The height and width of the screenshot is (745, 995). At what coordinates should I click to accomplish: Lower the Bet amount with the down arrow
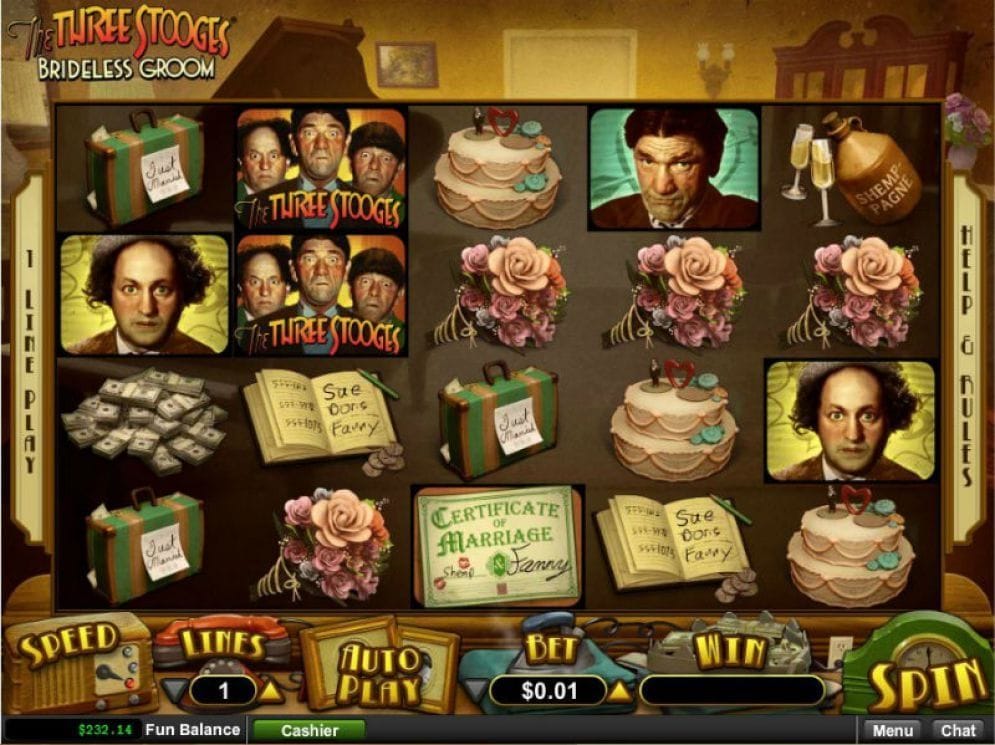coord(478,690)
